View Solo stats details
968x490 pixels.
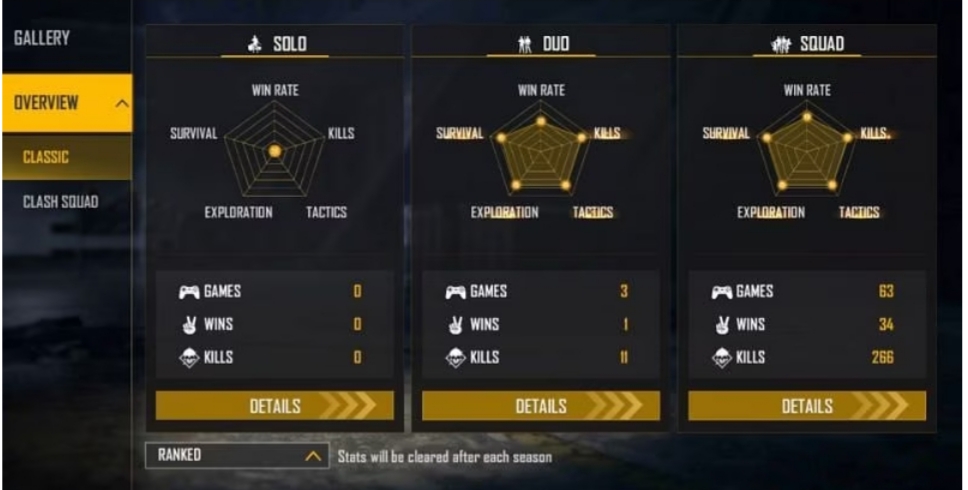(274, 406)
